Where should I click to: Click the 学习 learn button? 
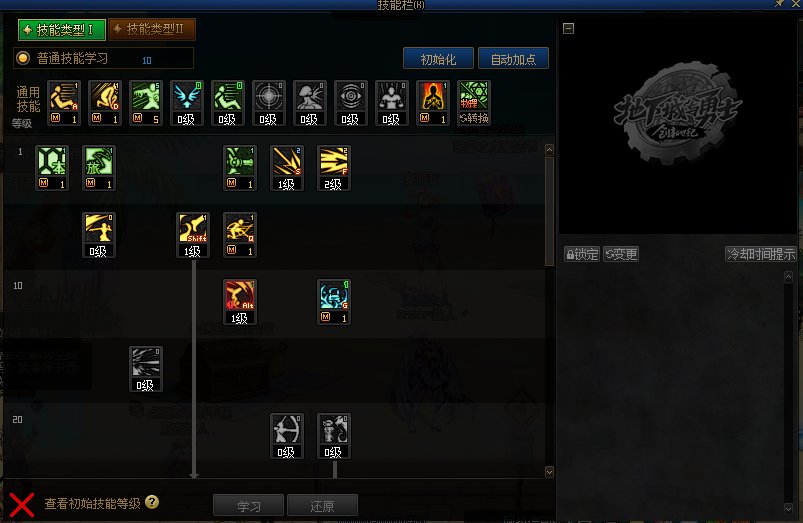[x=248, y=506]
